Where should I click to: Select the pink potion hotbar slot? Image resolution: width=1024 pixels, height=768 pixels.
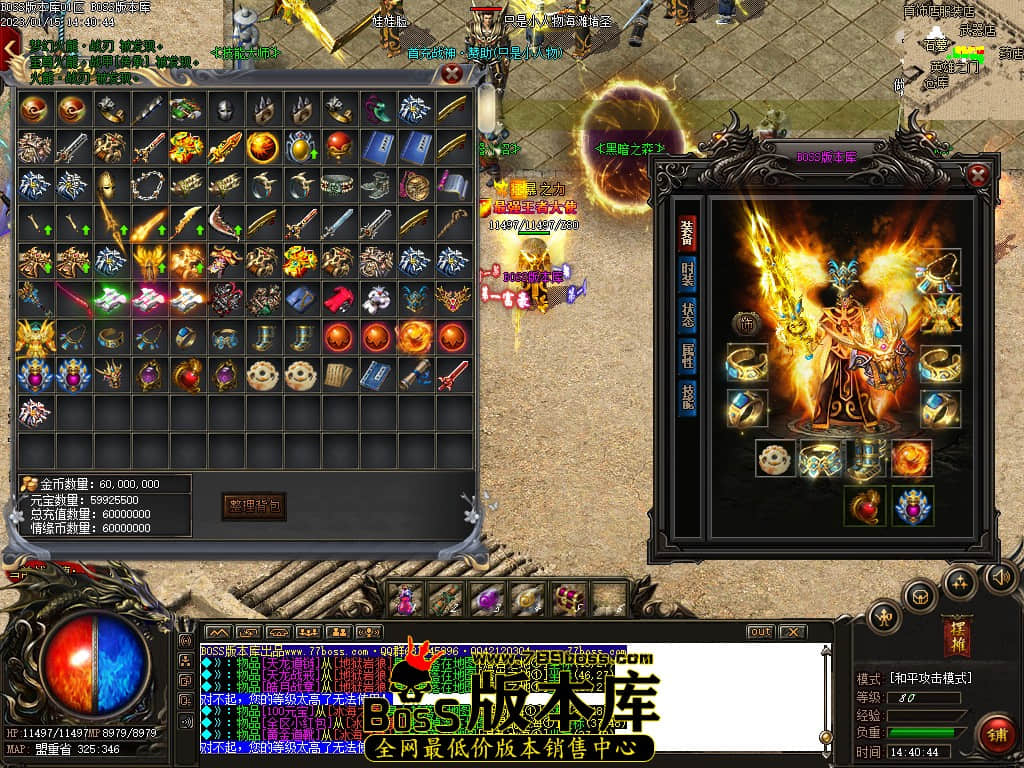click(x=406, y=599)
